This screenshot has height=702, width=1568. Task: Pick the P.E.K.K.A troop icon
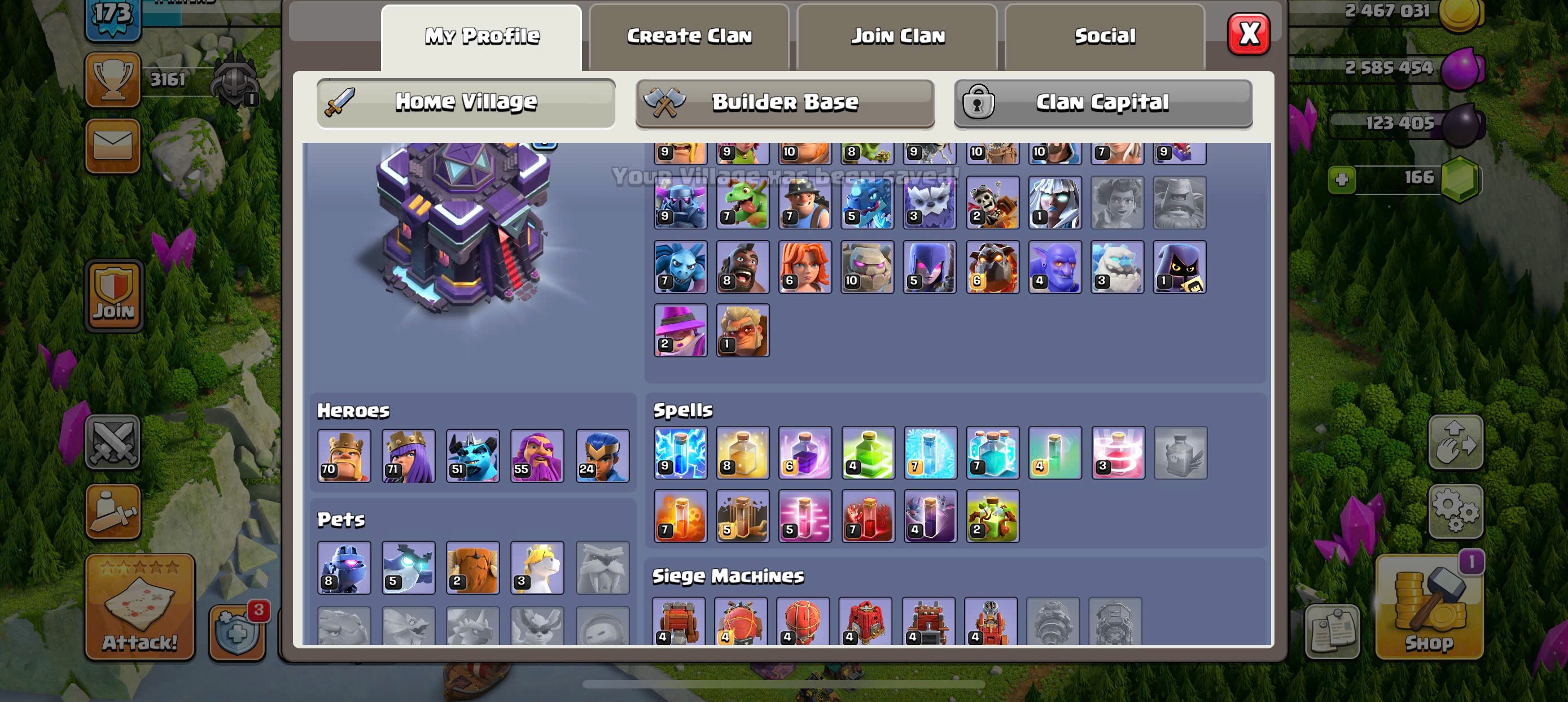click(681, 203)
